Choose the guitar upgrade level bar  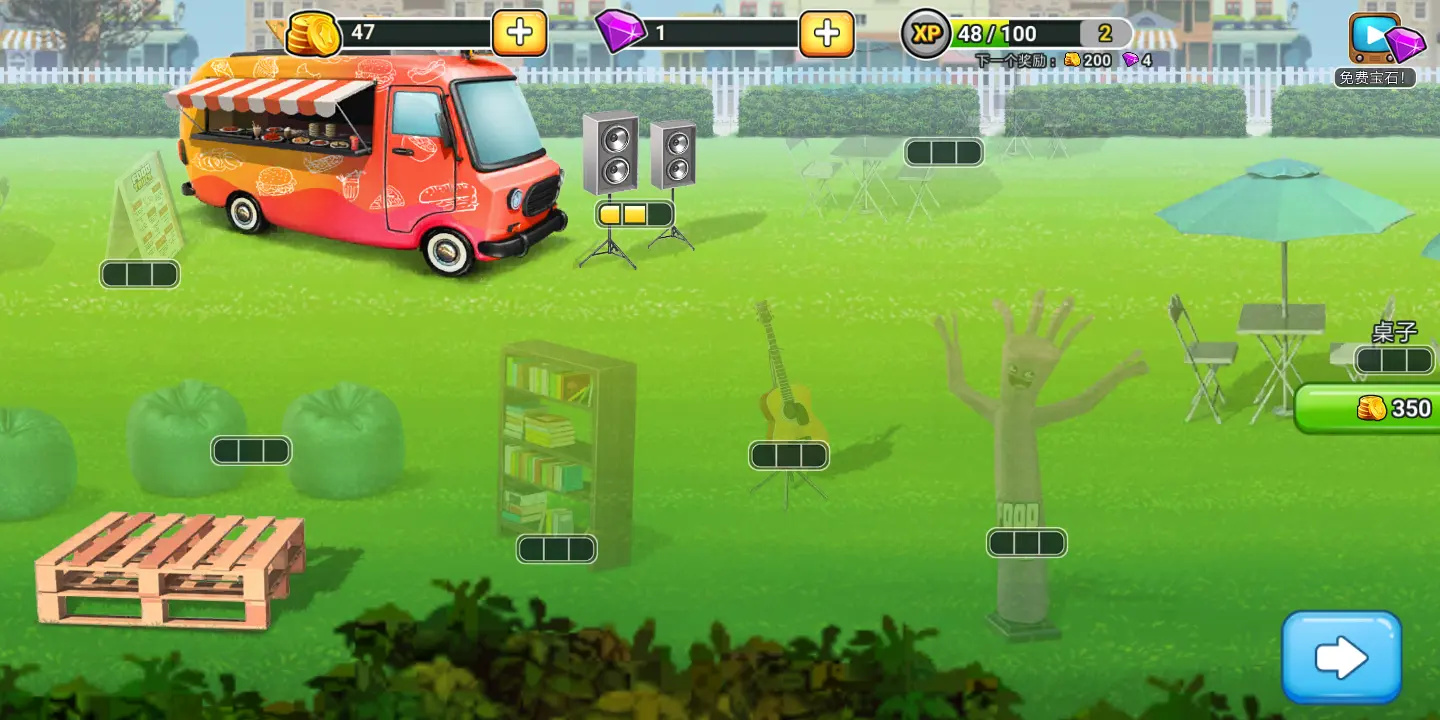[789, 456]
